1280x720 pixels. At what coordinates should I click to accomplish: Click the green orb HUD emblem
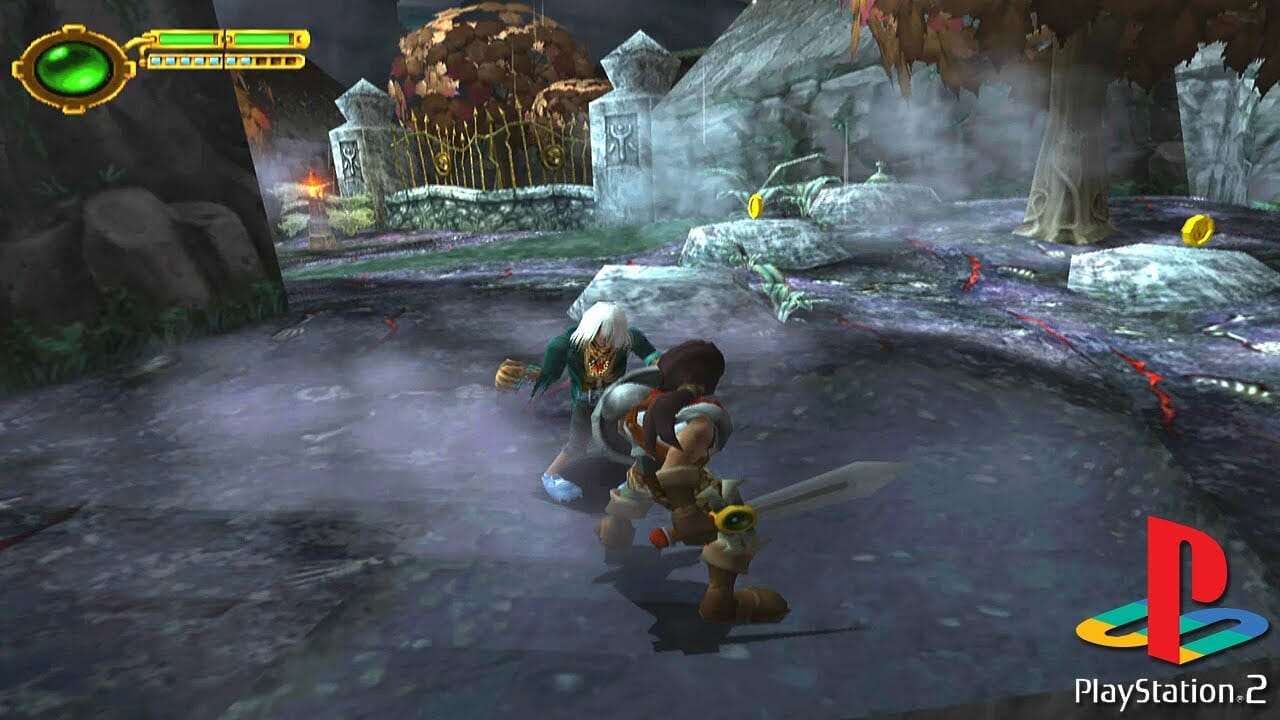pos(72,68)
